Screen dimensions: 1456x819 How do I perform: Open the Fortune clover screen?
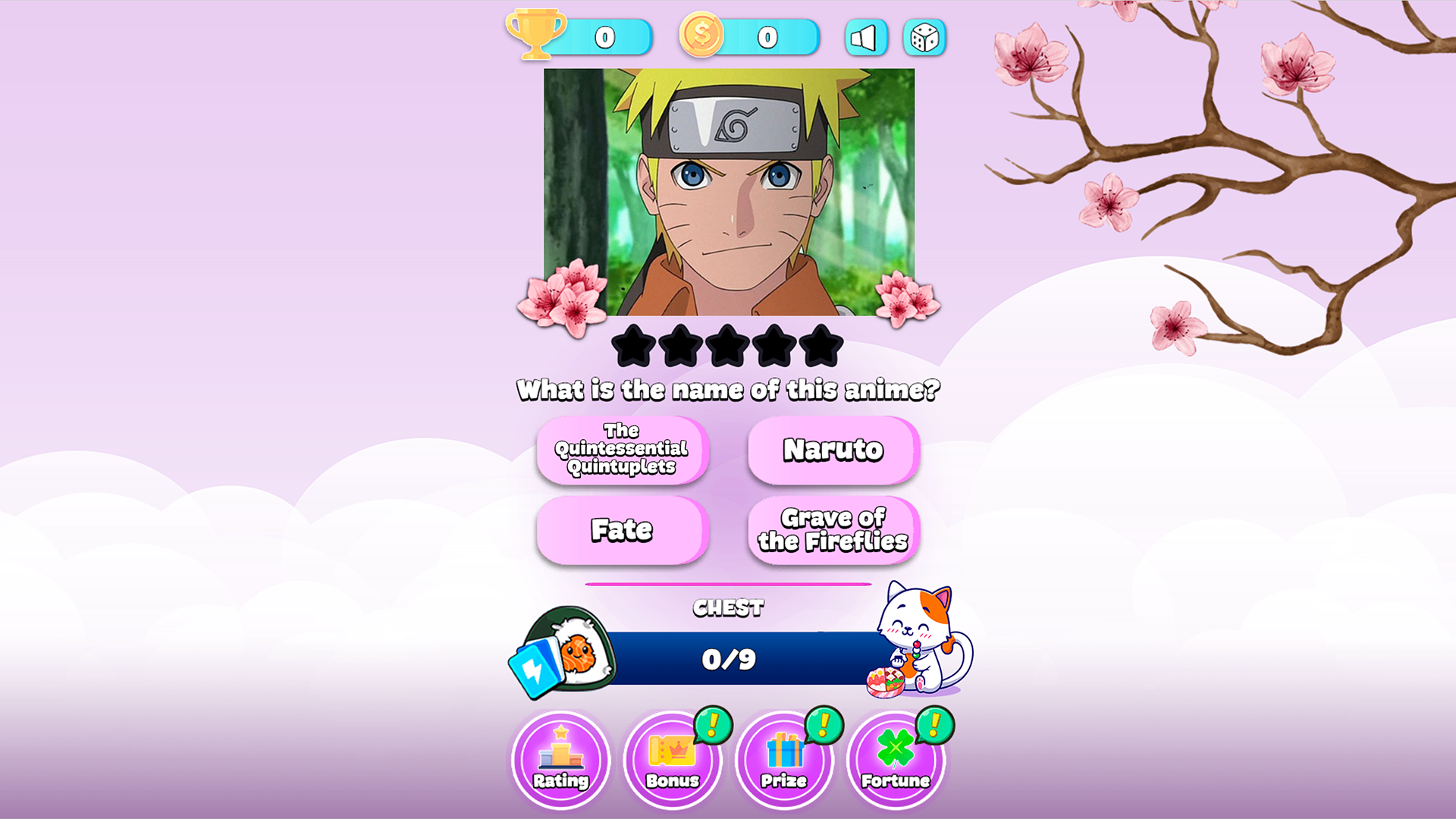[x=896, y=761]
